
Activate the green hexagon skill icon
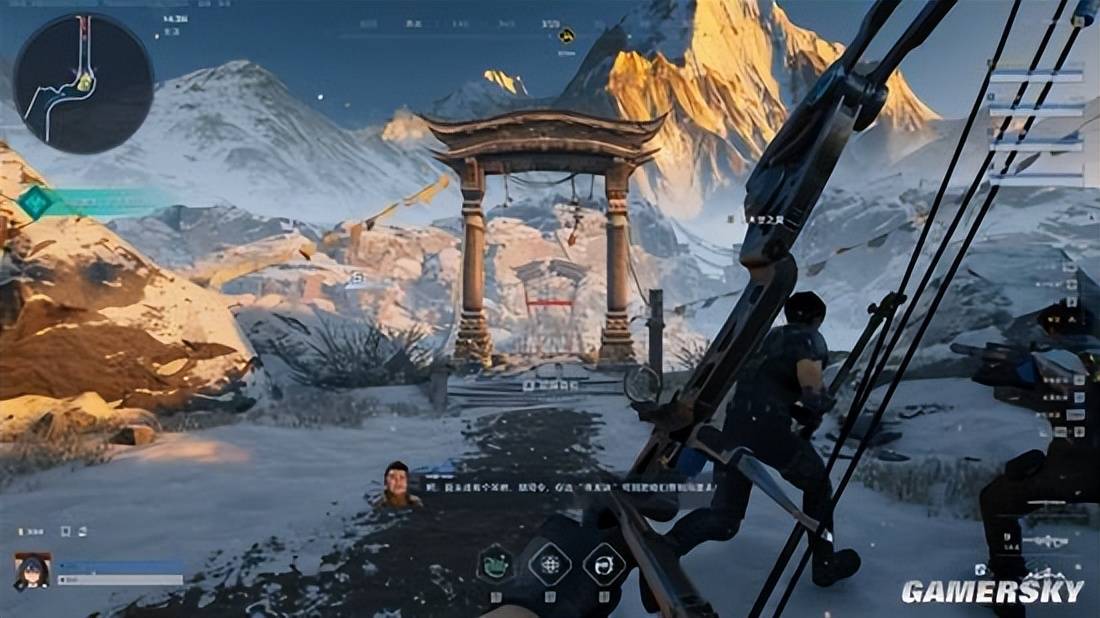coord(496,564)
